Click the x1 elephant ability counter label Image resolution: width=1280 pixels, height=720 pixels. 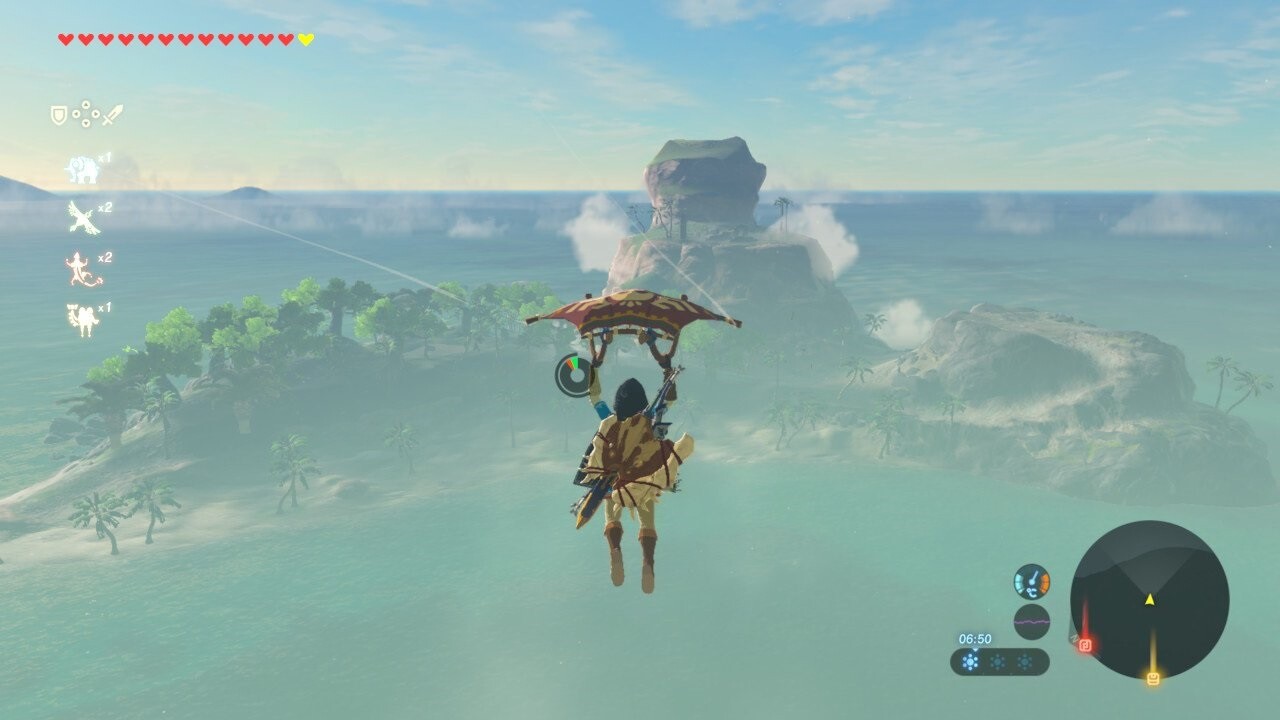click(x=104, y=158)
